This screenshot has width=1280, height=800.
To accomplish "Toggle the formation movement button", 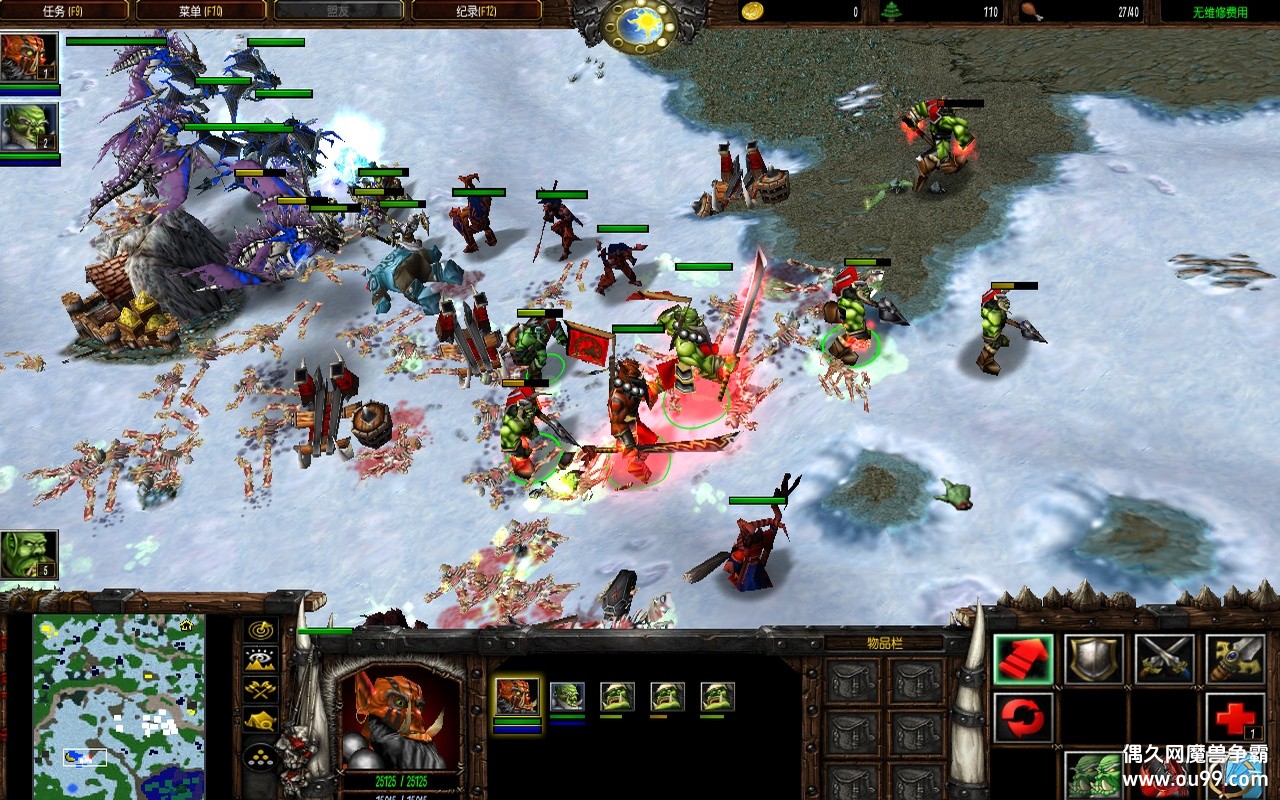I will (x=261, y=756).
